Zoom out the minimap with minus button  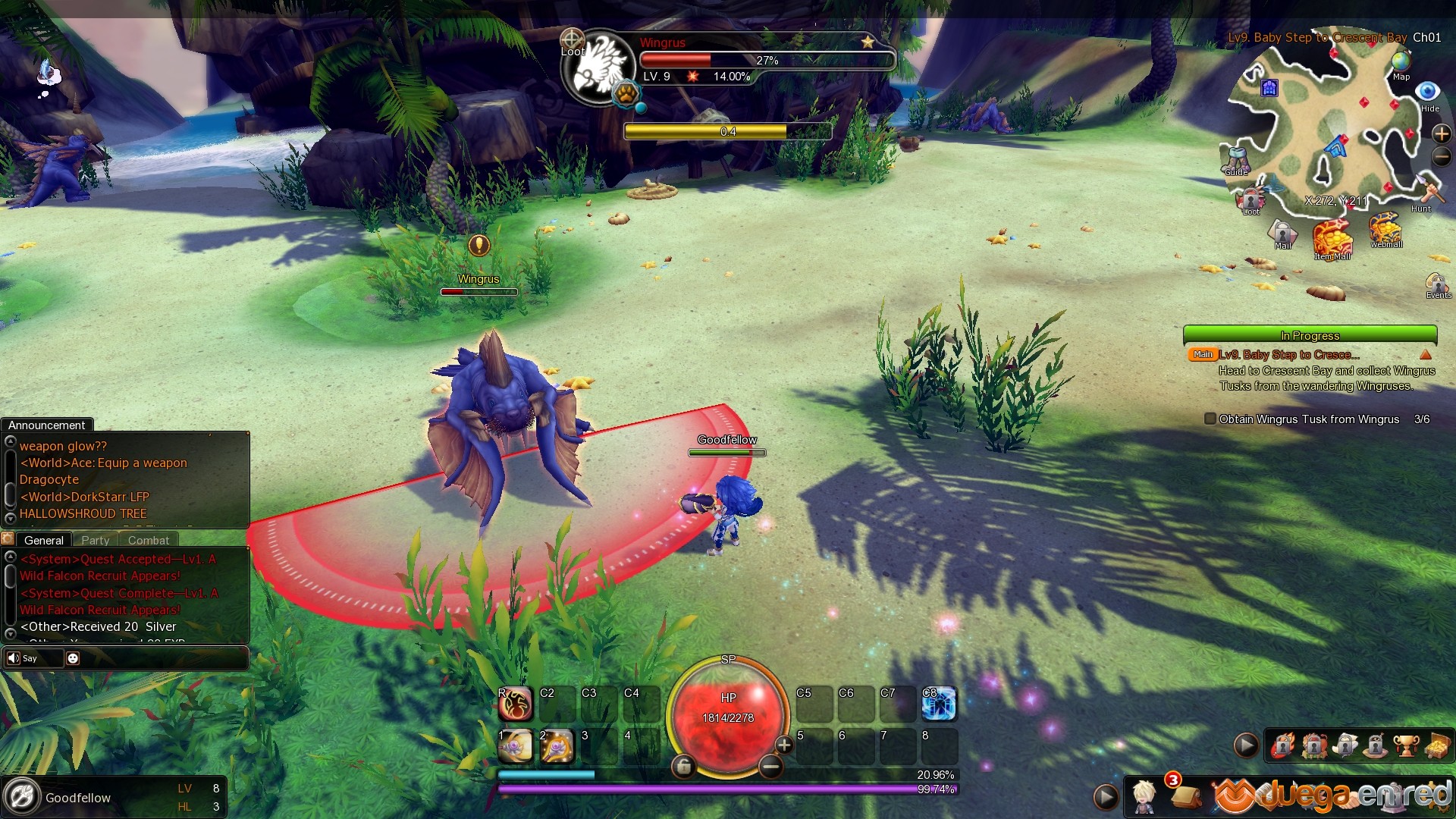[1441, 157]
